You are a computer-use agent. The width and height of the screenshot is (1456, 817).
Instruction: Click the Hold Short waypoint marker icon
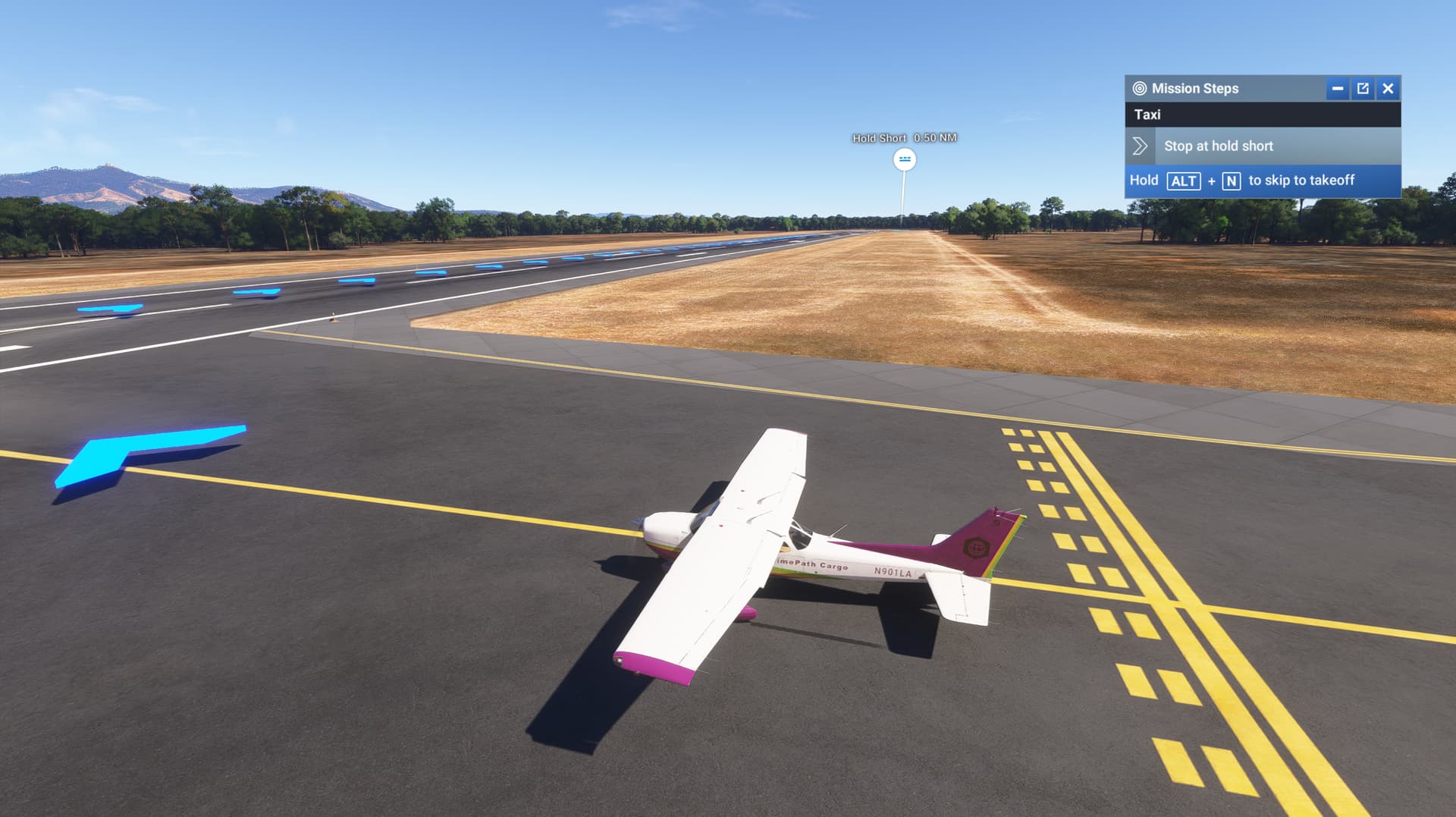903,160
